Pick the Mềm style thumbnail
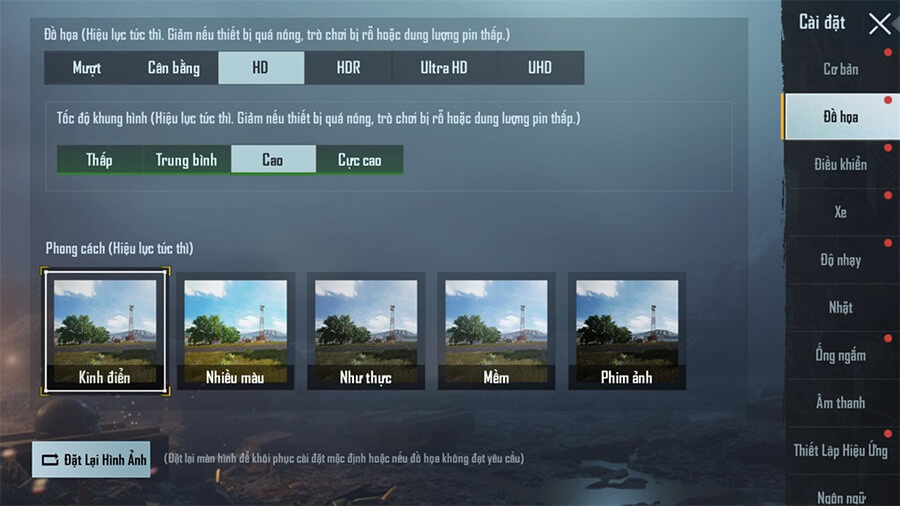Screen dimensions: 900x506 [x=496, y=331]
